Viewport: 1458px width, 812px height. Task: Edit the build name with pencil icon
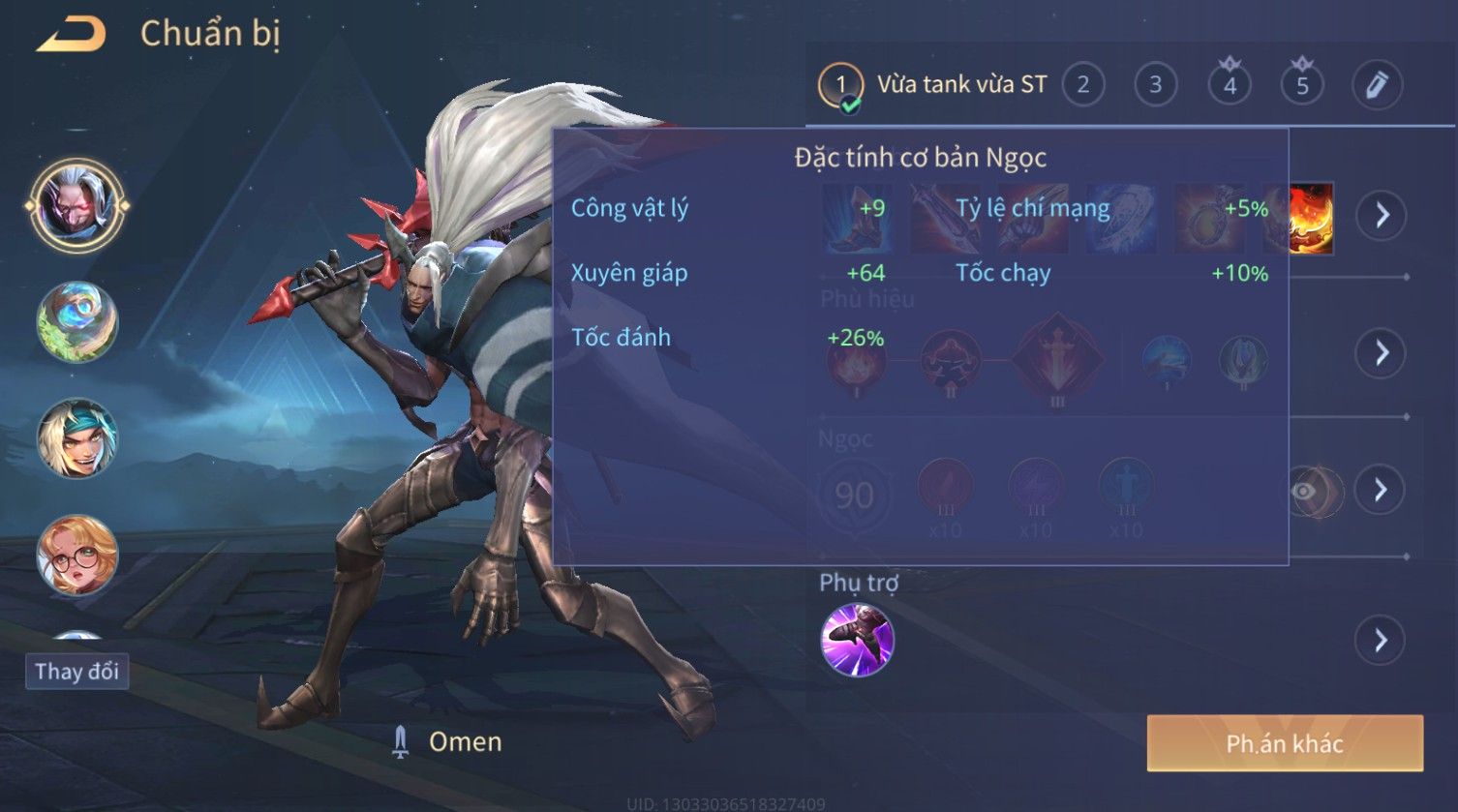tap(1376, 85)
